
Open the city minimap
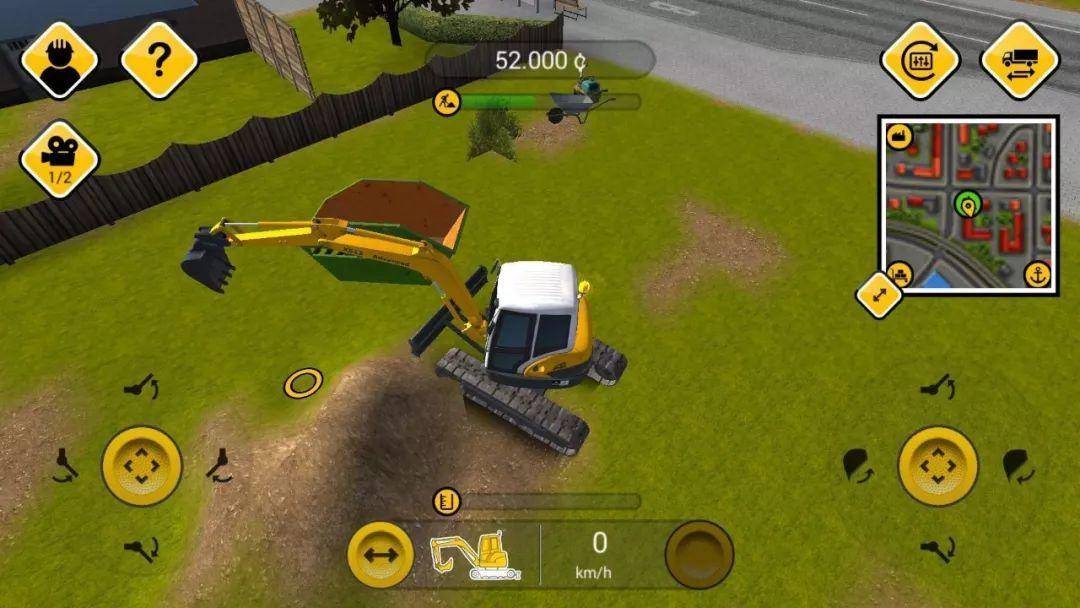968,206
